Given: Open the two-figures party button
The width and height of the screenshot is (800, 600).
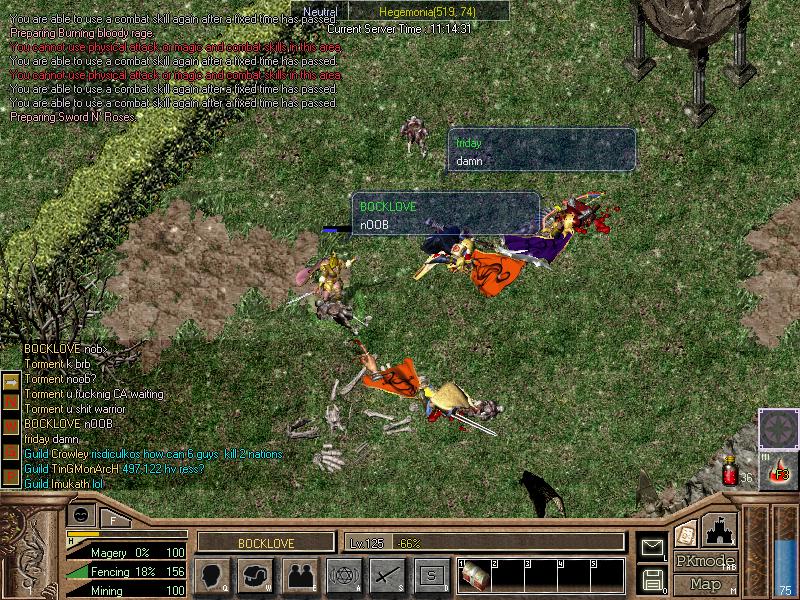Looking at the screenshot, I should 299,576.
